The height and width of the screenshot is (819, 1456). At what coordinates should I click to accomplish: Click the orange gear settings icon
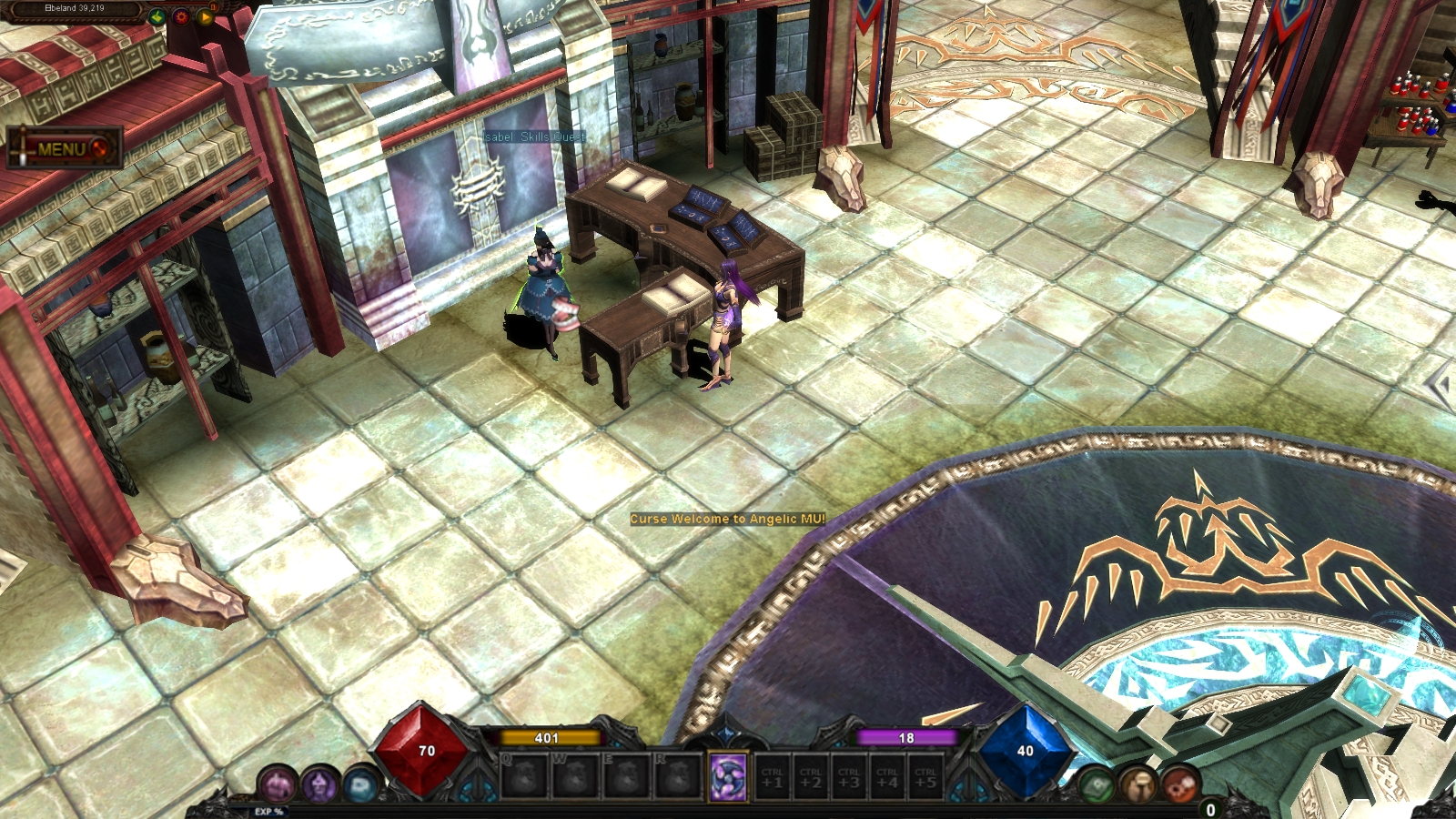(x=181, y=17)
